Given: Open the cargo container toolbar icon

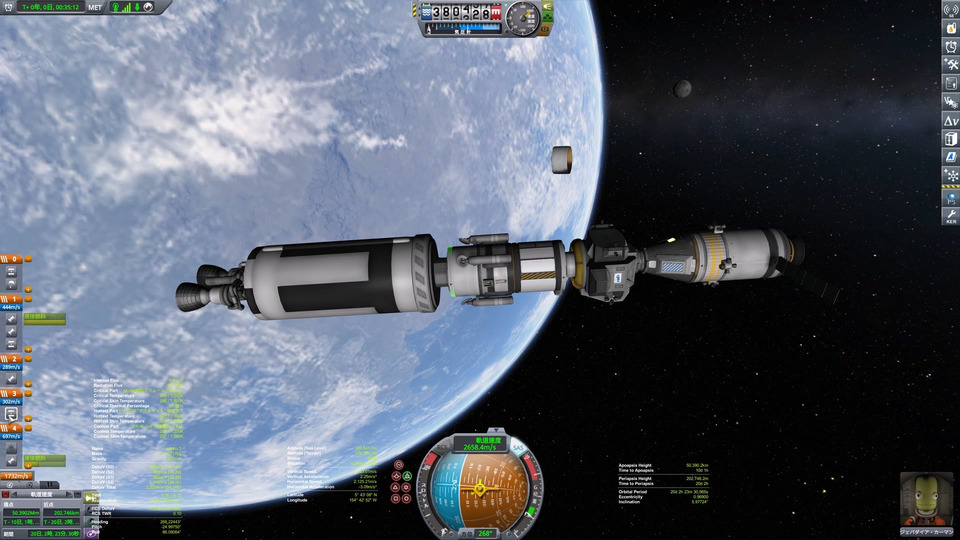Looking at the screenshot, I should tap(950, 139).
